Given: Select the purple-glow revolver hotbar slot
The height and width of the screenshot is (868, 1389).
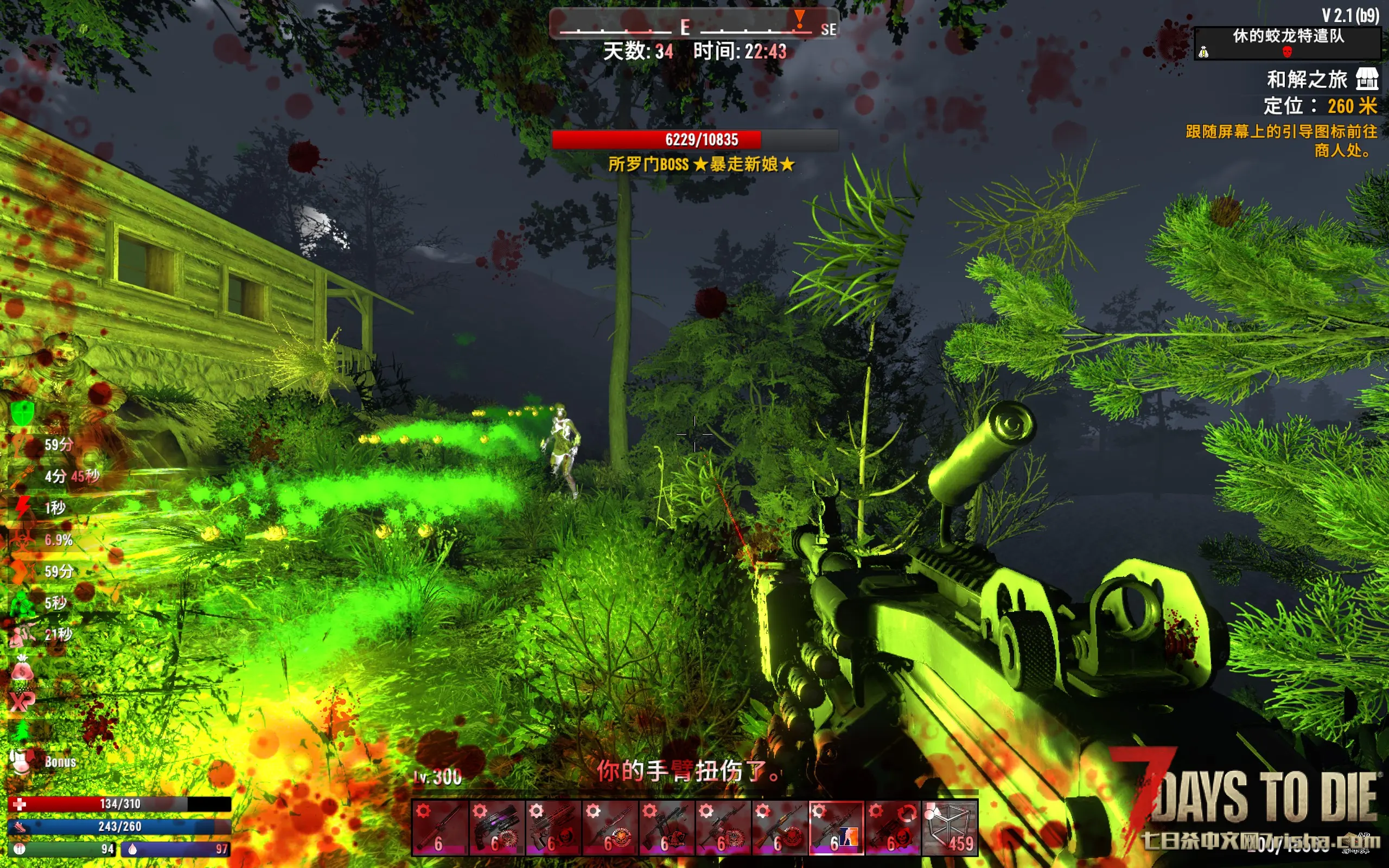Looking at the screenshot, I should (x=496, y=828).
